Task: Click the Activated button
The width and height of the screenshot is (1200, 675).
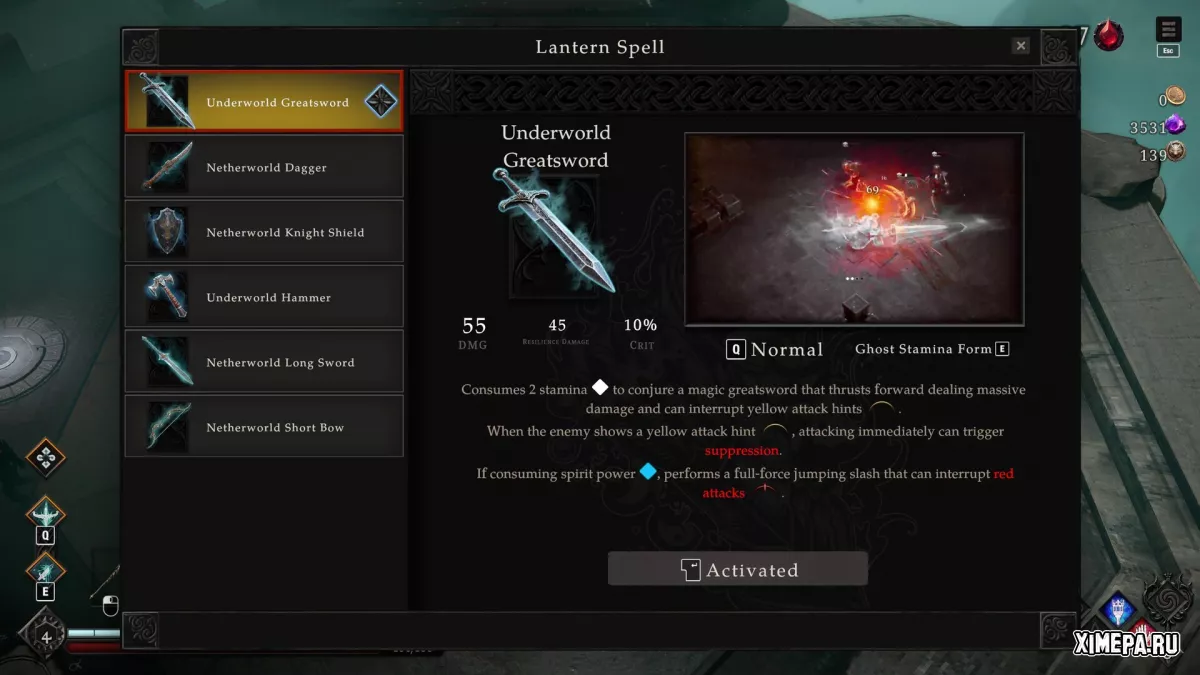Action: pyautogui.click(x=738, y=570)
